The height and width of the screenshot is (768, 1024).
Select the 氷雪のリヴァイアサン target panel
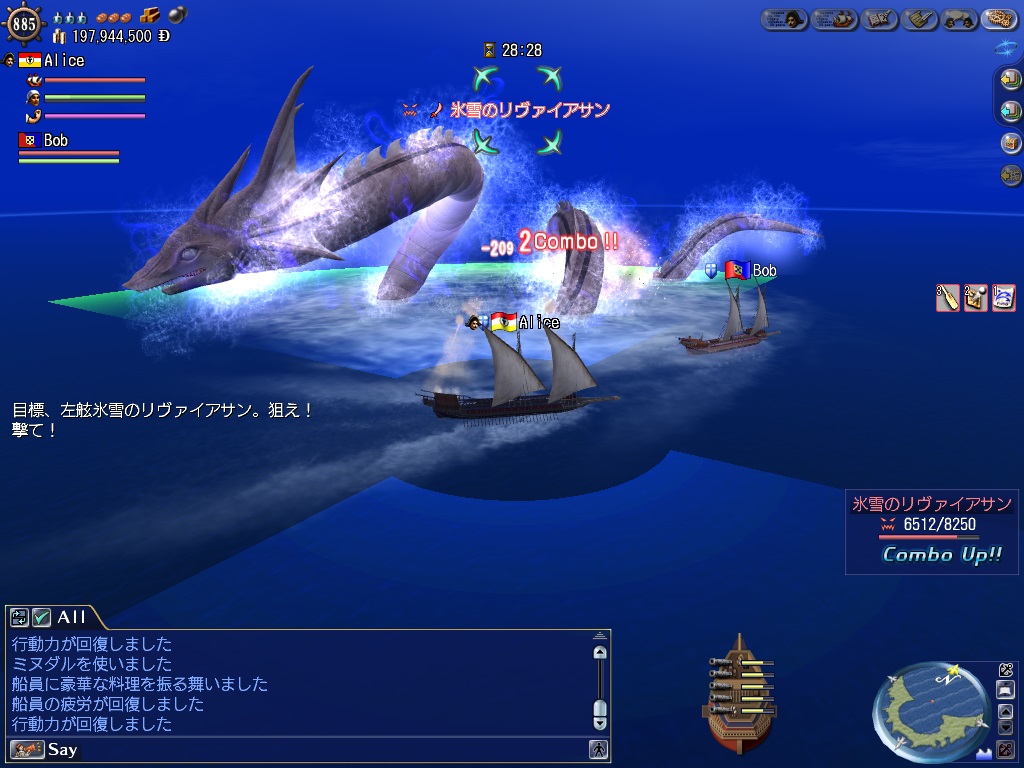pyautogui.click(x=930, y=530)
